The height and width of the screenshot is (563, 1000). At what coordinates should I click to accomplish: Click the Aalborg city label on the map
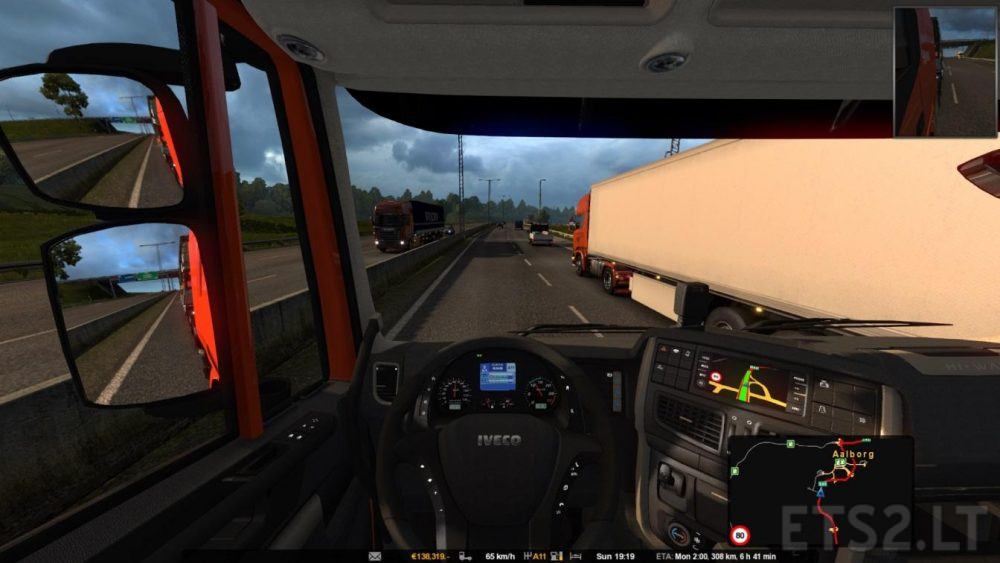click(853, 453)
